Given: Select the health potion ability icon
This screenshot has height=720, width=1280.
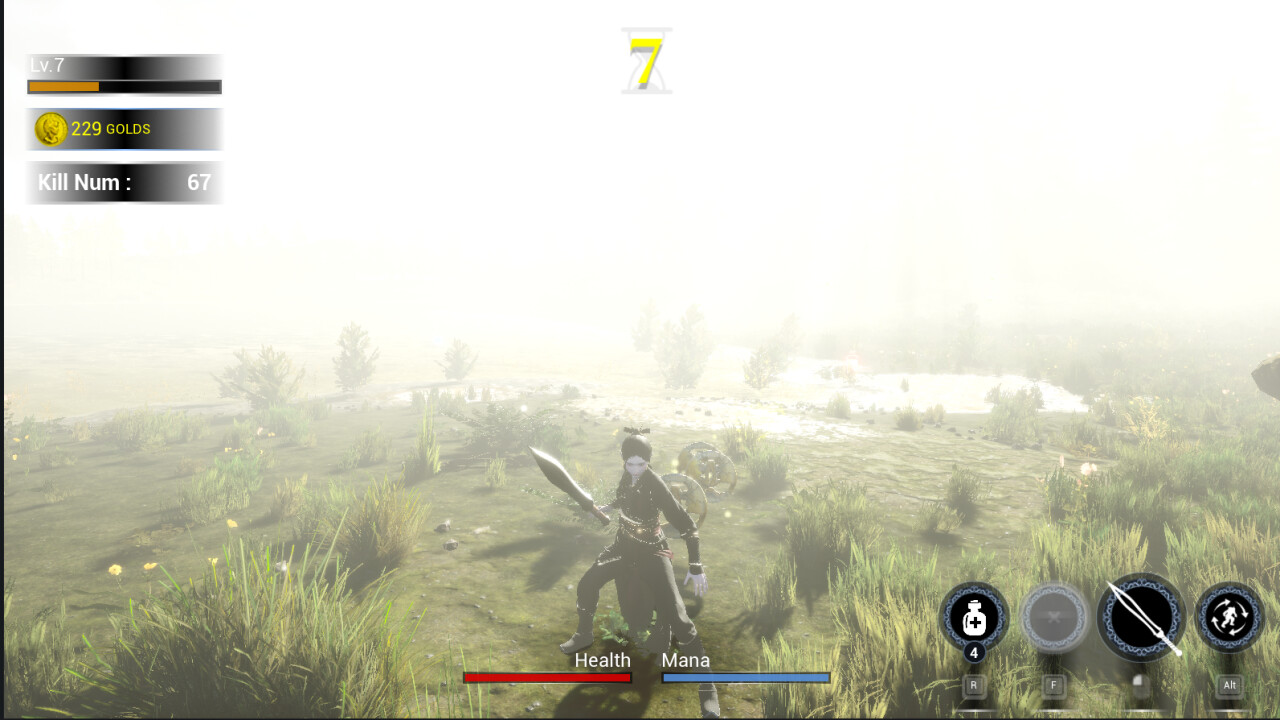Looking at the screenshot, I should (x=973, y=617).
